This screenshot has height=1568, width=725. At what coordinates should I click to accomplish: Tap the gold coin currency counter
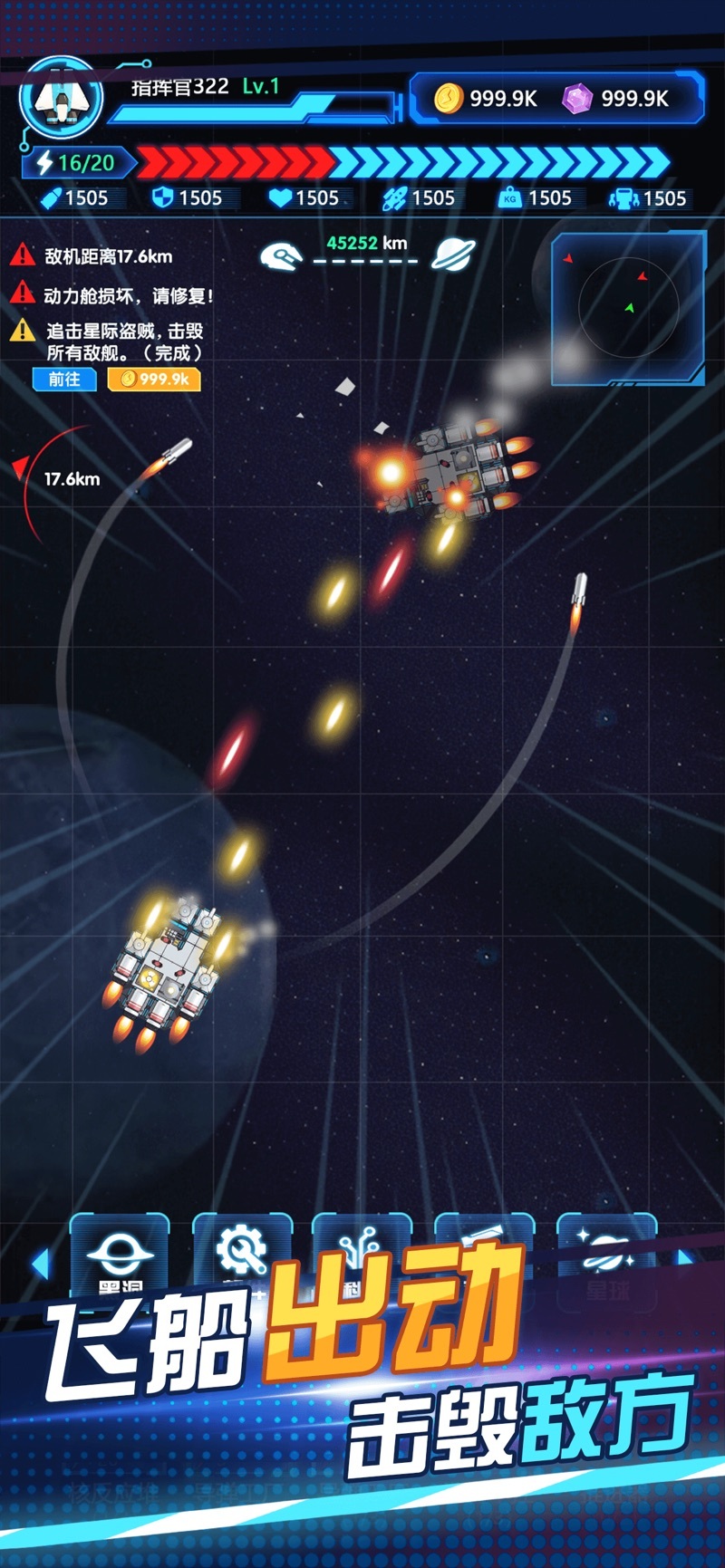click(x=487, y=98)
